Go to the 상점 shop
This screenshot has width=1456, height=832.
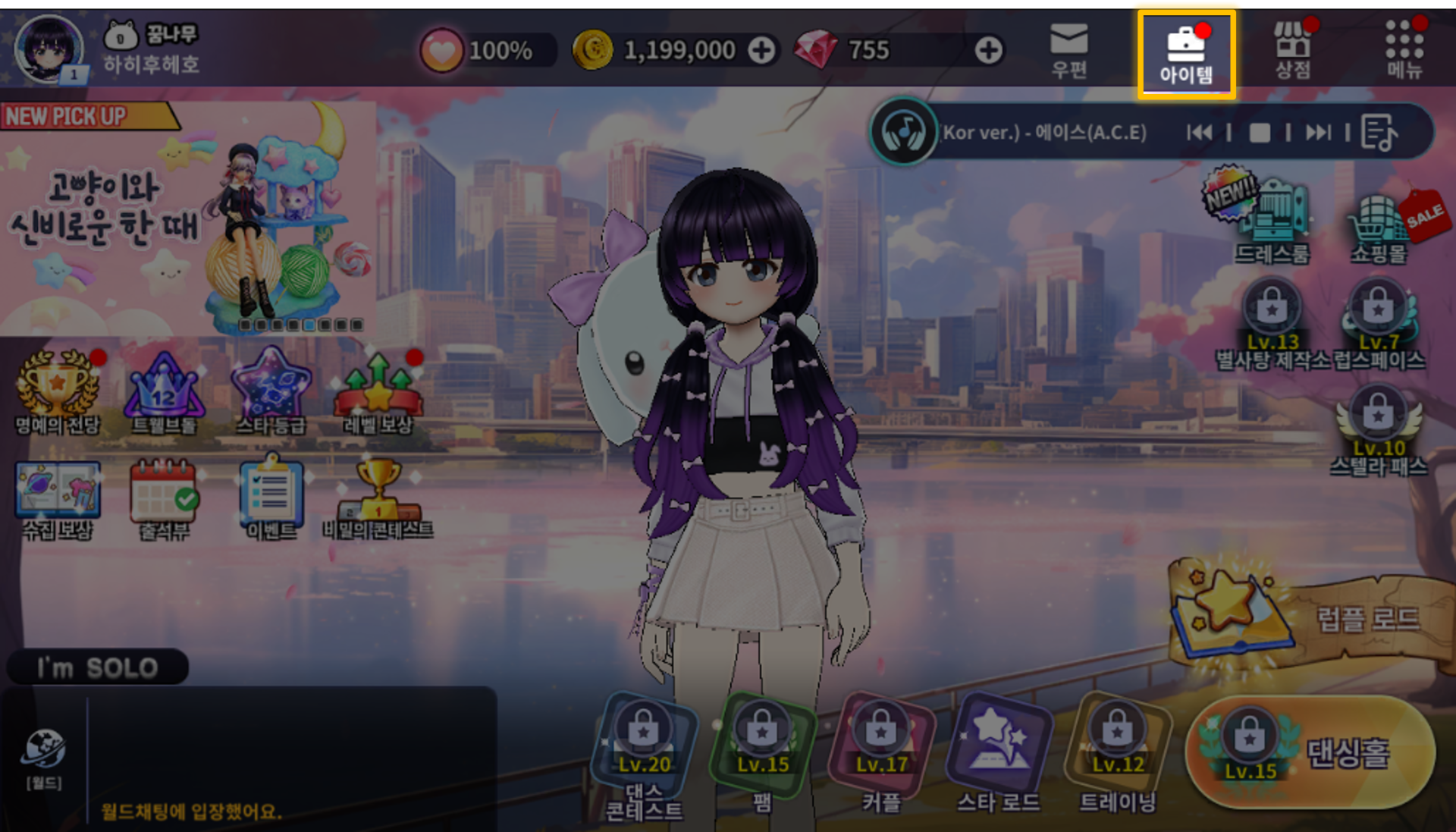(x=1293, y=50)
